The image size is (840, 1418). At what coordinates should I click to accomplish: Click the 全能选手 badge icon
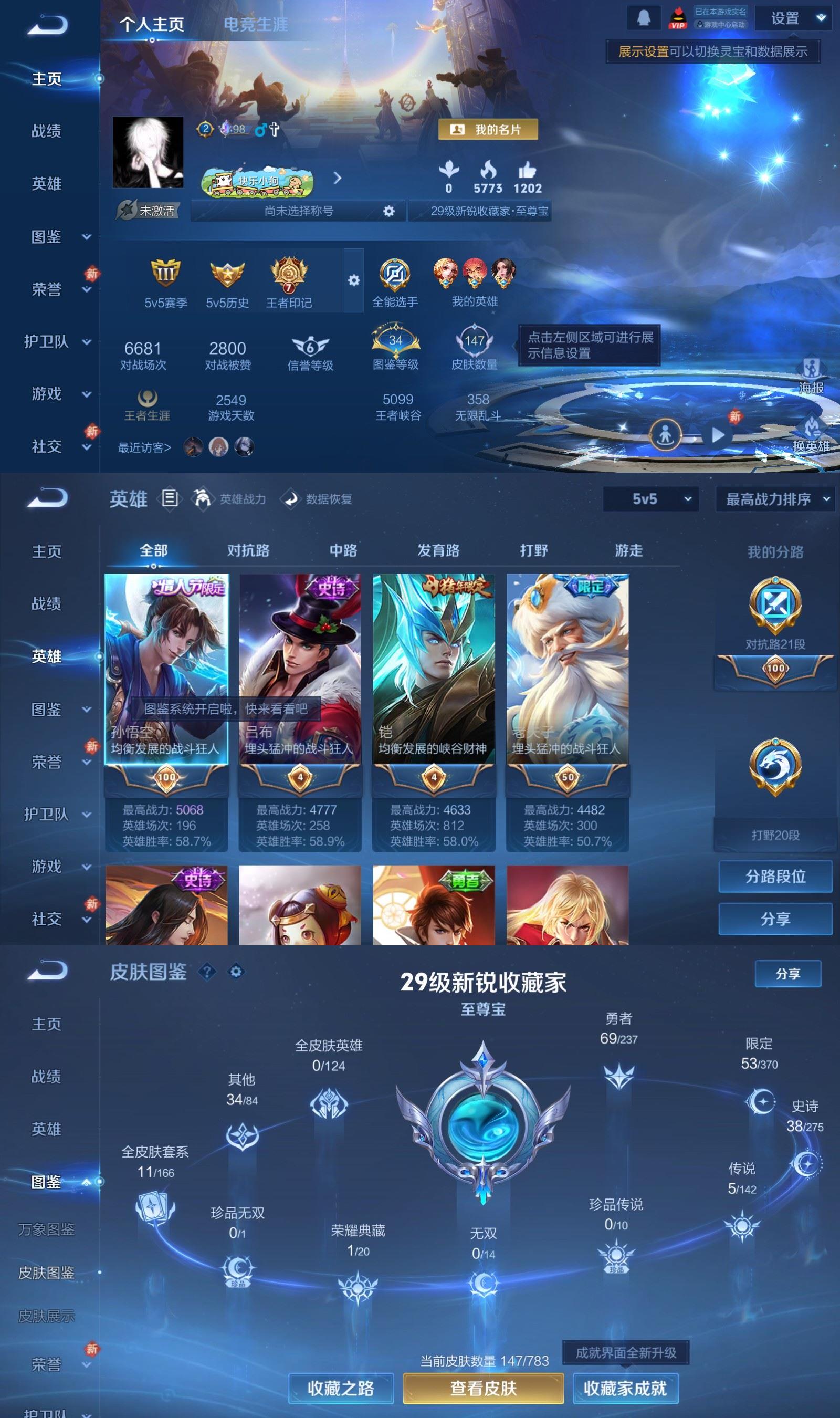click(x=395, y=275)
